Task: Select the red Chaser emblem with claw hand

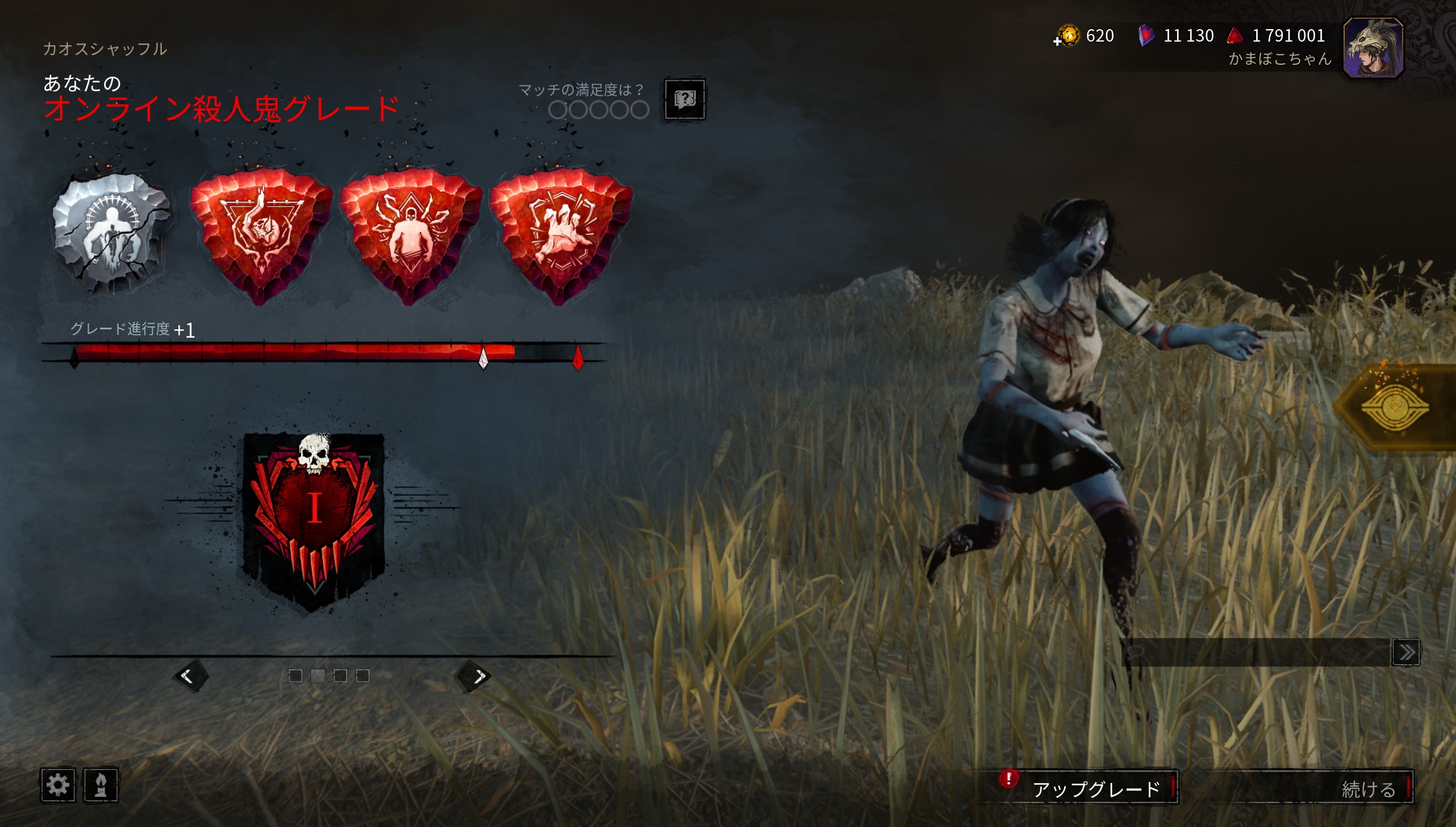Action: (x=560, y=235)
